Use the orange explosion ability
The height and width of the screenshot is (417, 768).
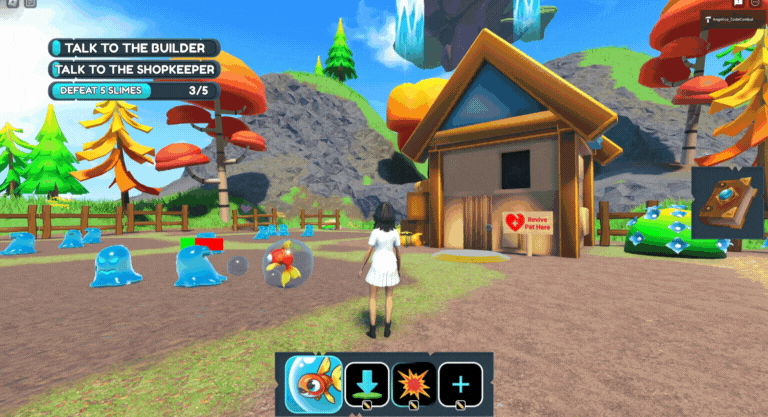tap(413, 384)
